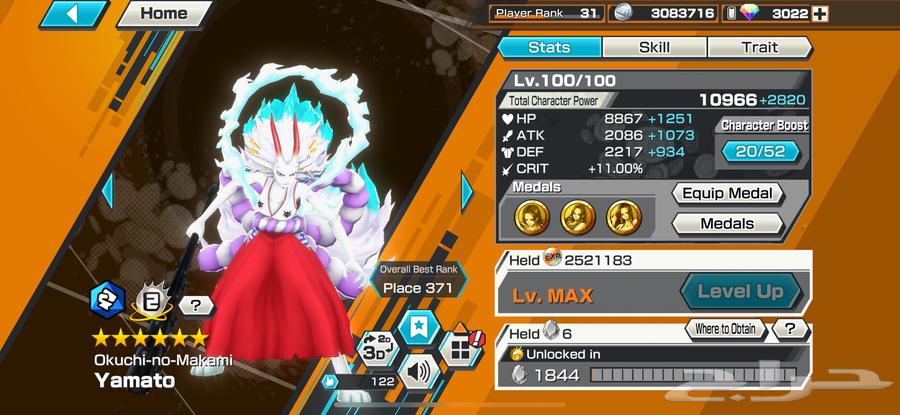Show the next character with right arrow
Screen dimensions: 900x415
(467, 189)
